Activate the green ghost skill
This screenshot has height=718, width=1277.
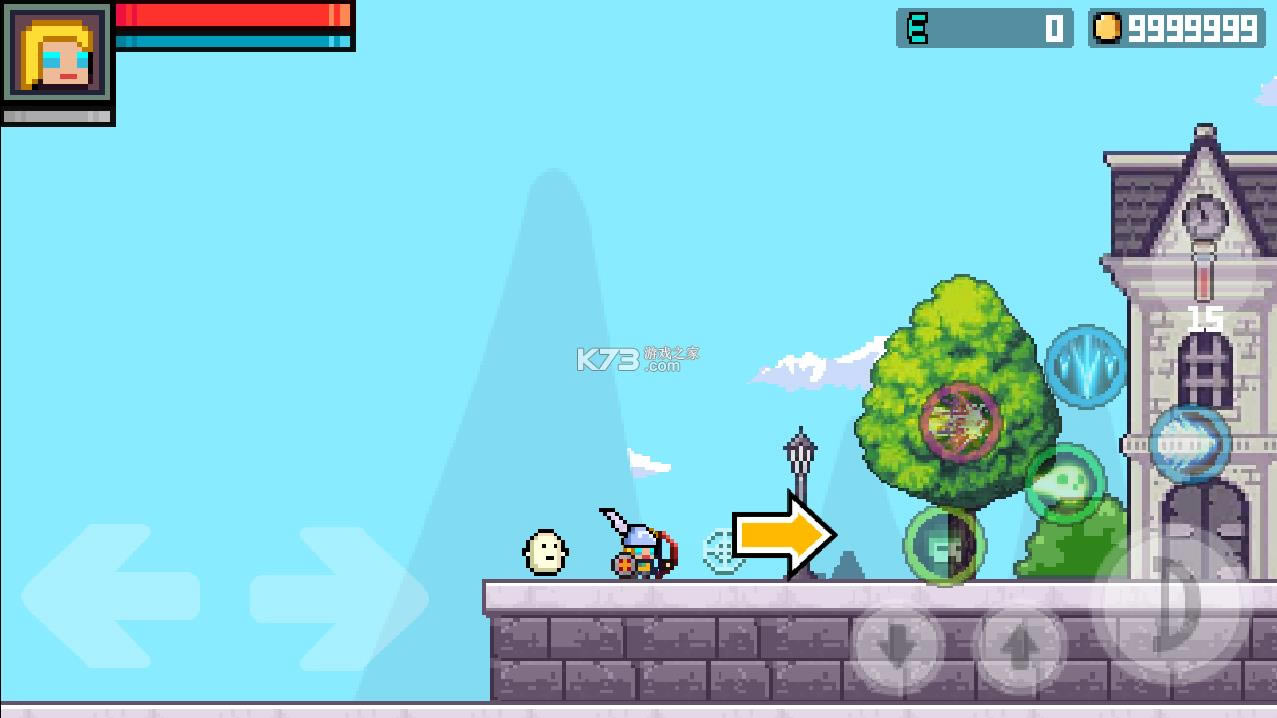(1065, 484)
